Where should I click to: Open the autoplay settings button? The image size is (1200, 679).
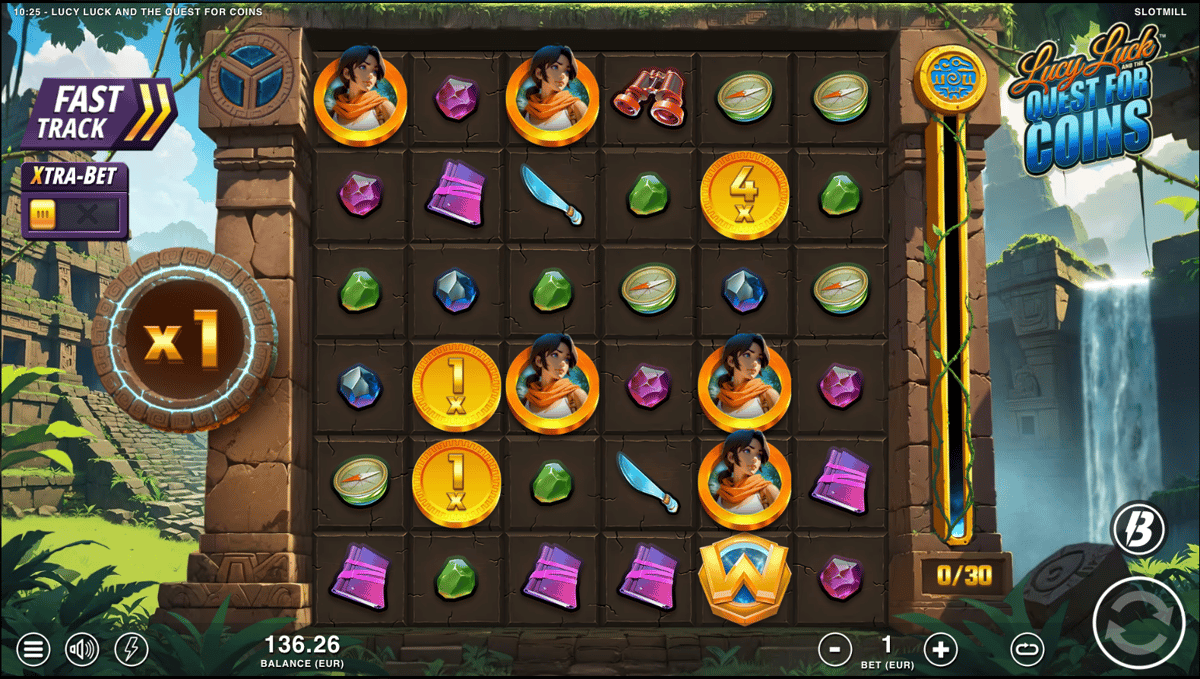[1026, 650]
